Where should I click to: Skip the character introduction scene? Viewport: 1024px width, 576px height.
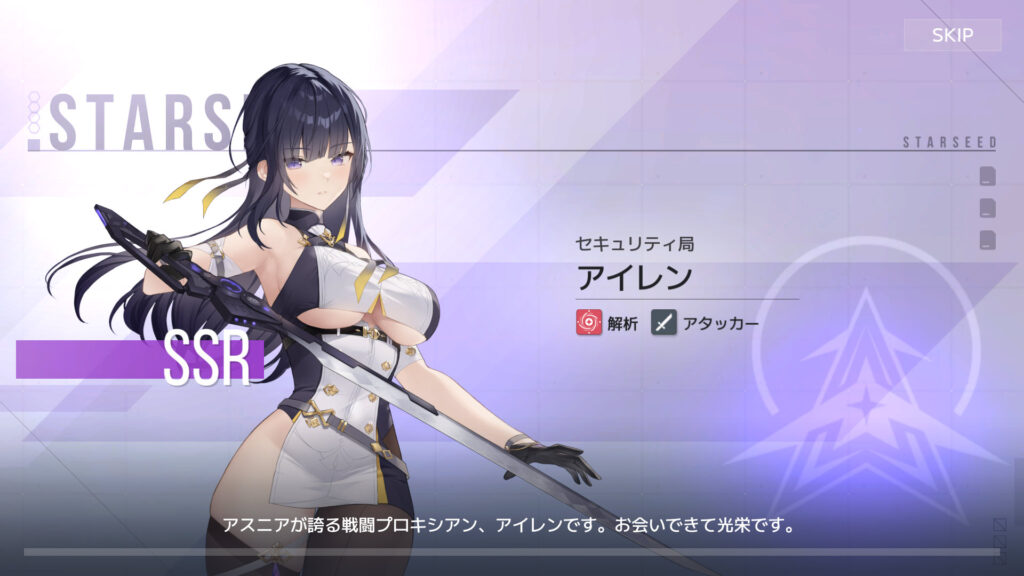coord(952,36)
